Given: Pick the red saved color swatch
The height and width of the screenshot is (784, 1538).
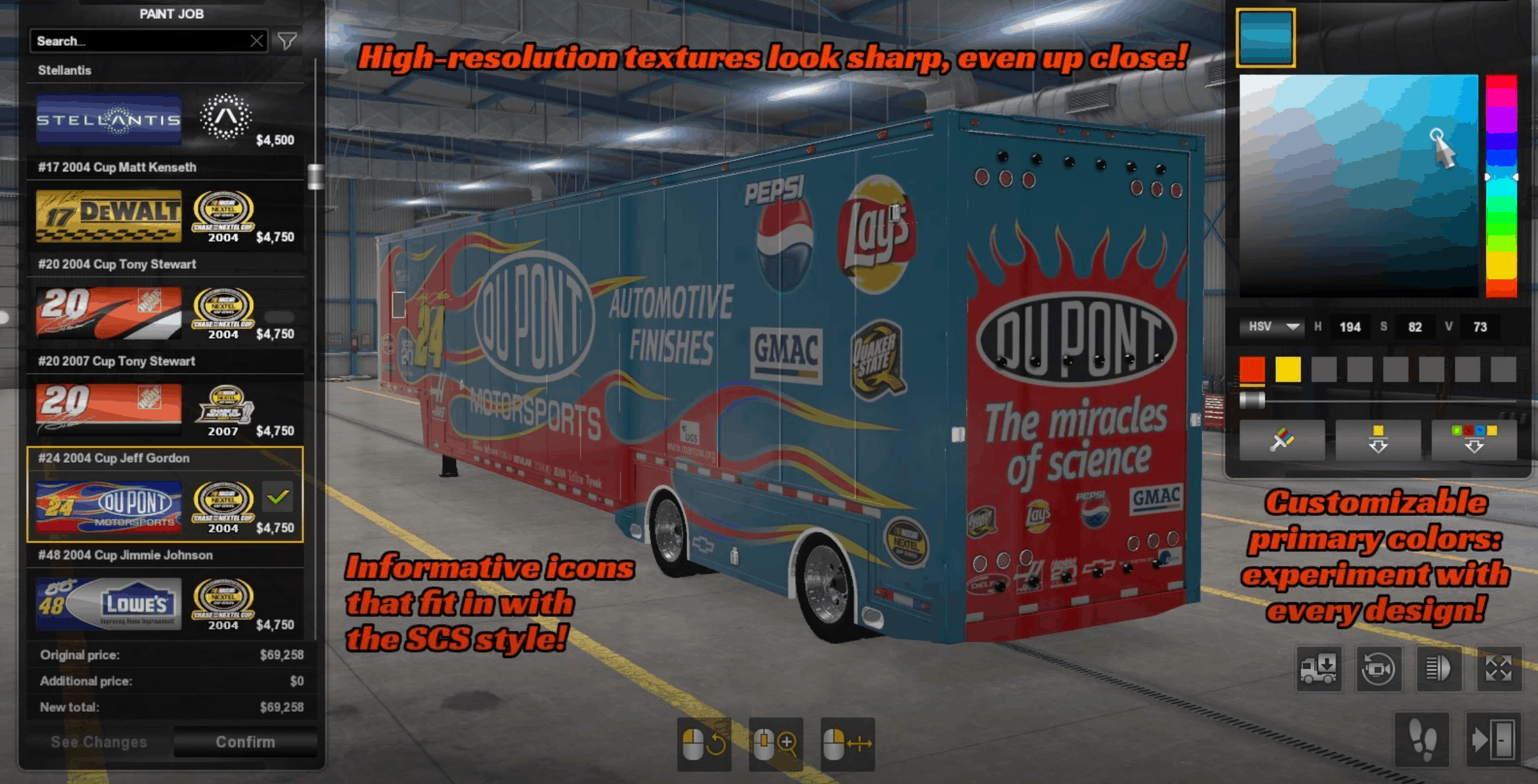Looking at the screenshot, I should [1252, 370].
